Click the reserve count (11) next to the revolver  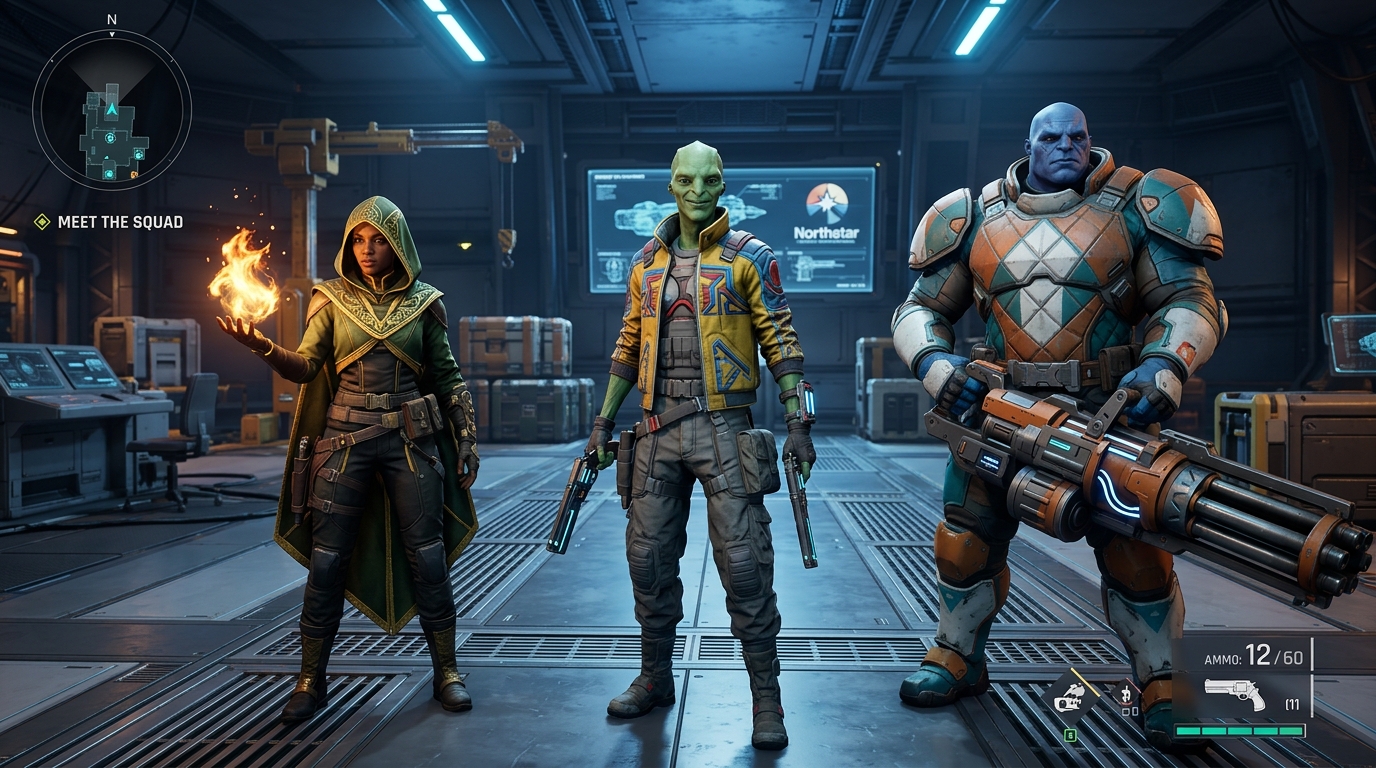tap(1292, 703)
